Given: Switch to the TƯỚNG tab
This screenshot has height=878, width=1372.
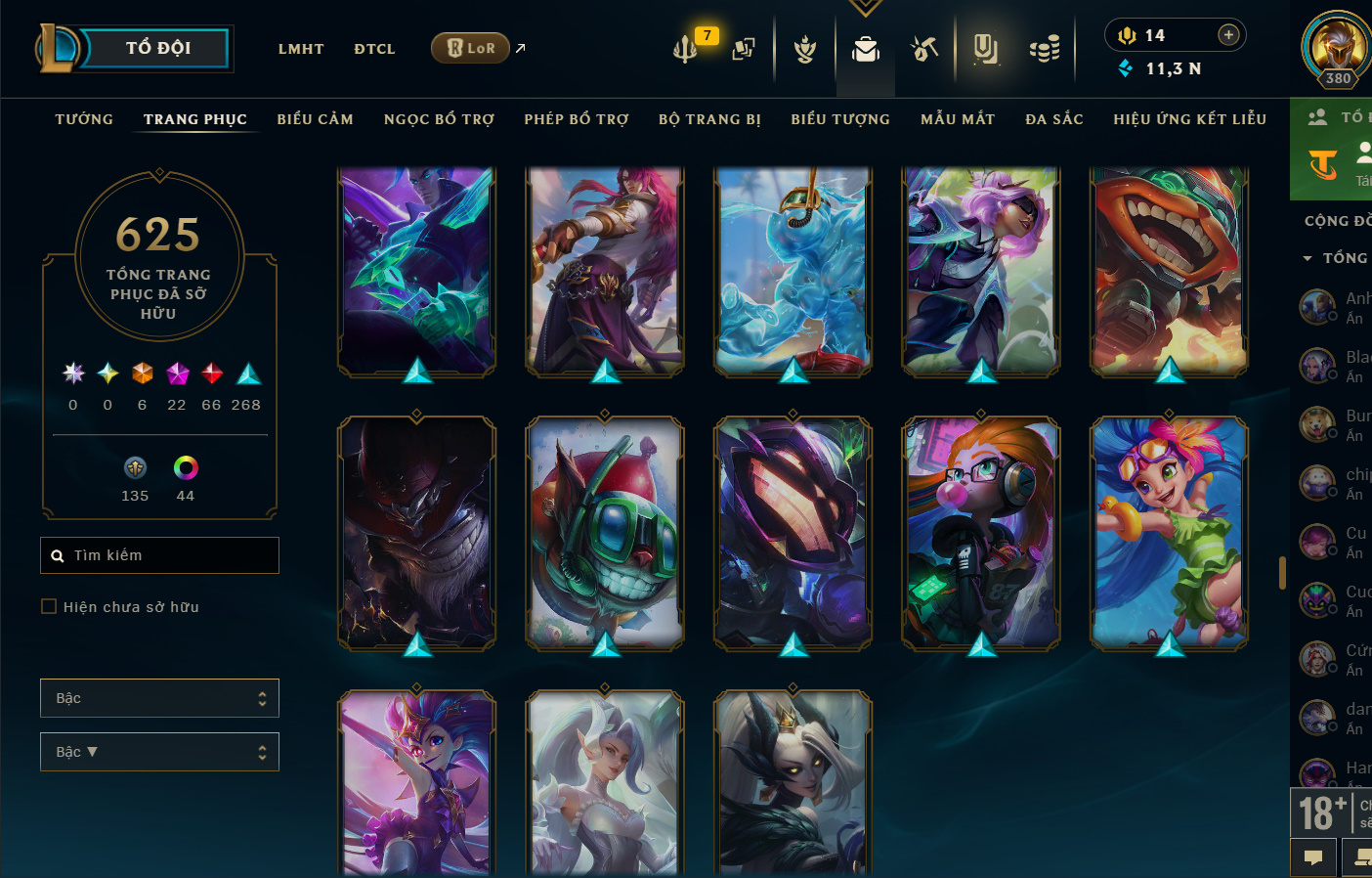Looking at the screenshot, I should [84, 119].
